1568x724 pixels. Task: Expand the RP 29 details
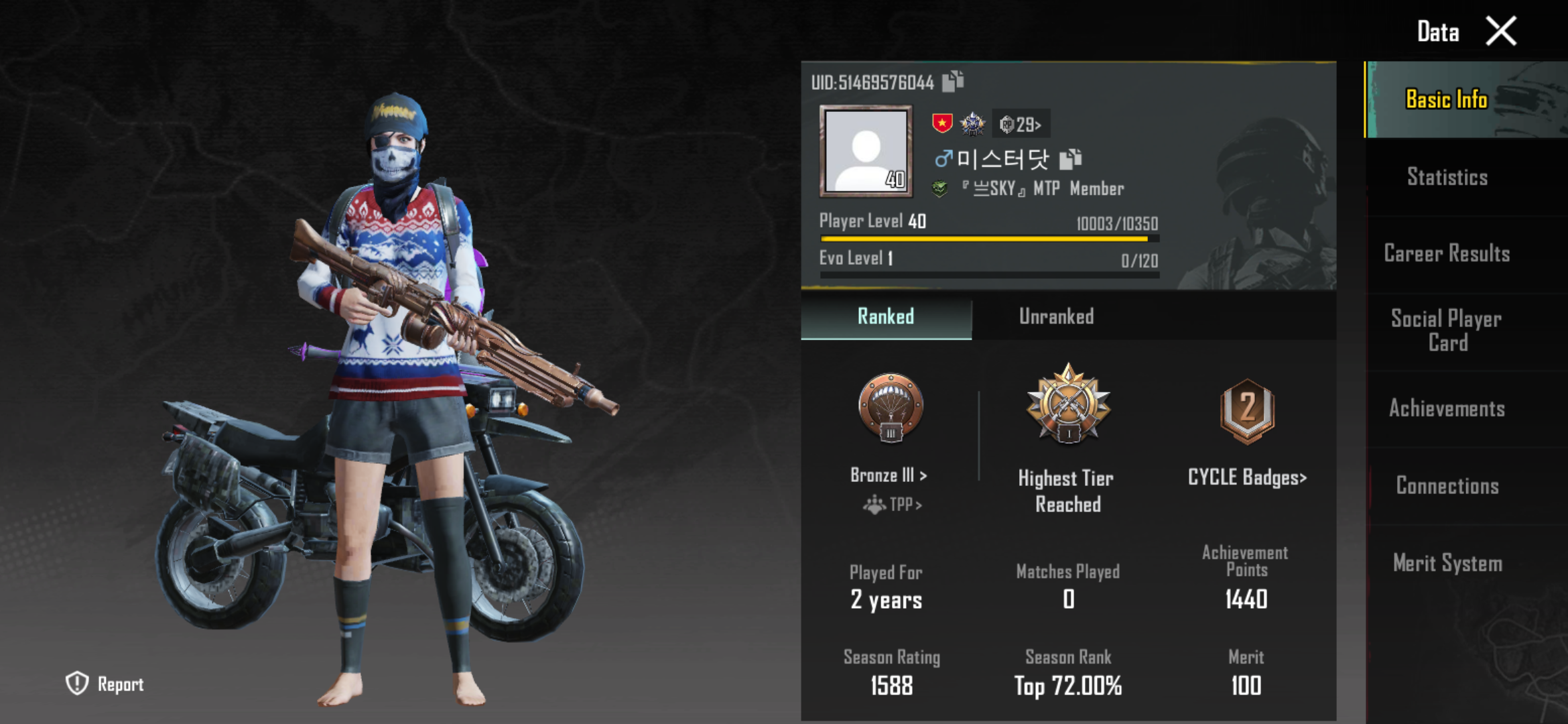1021,124
